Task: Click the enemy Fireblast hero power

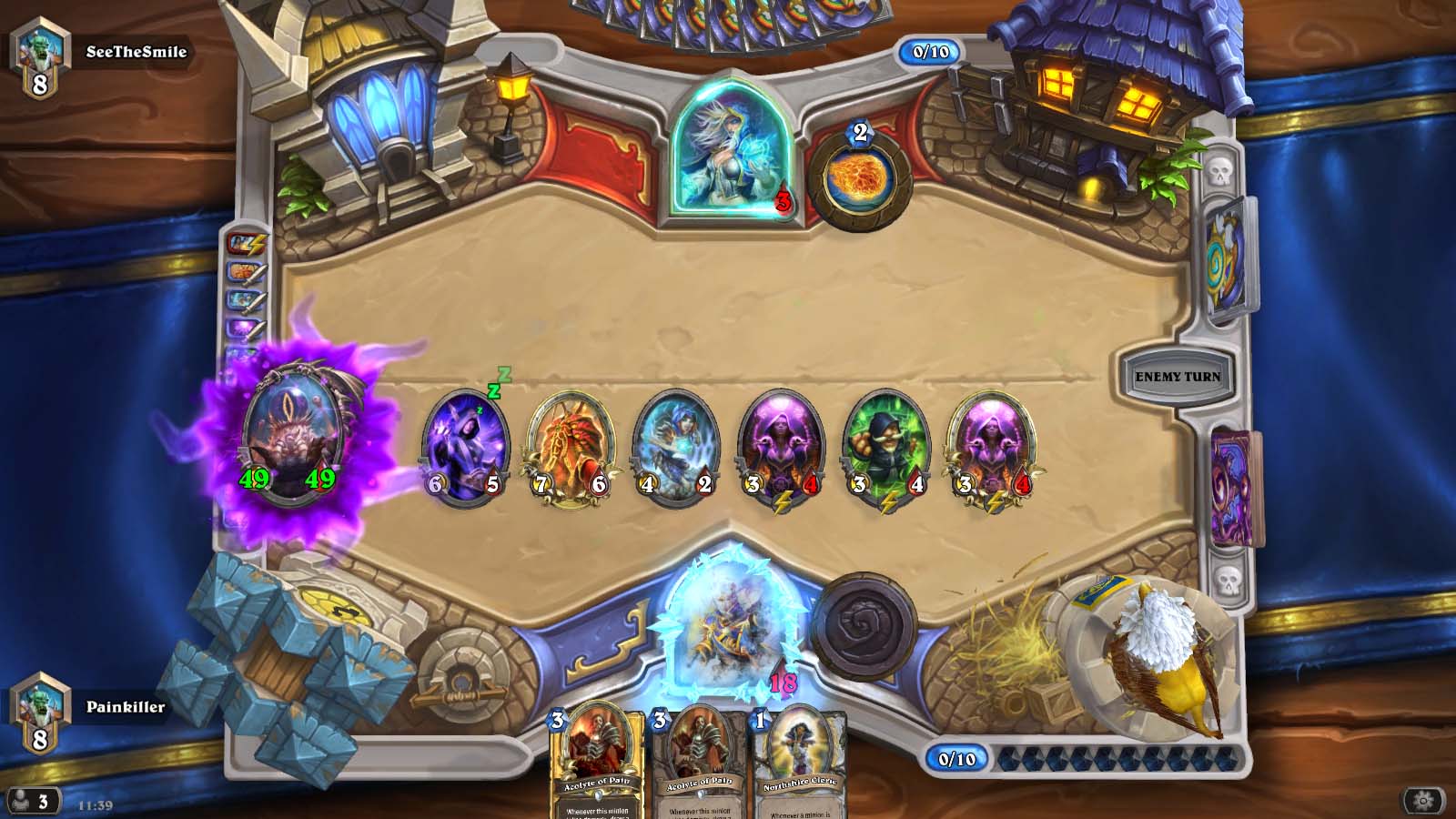Action: [858, 177]
